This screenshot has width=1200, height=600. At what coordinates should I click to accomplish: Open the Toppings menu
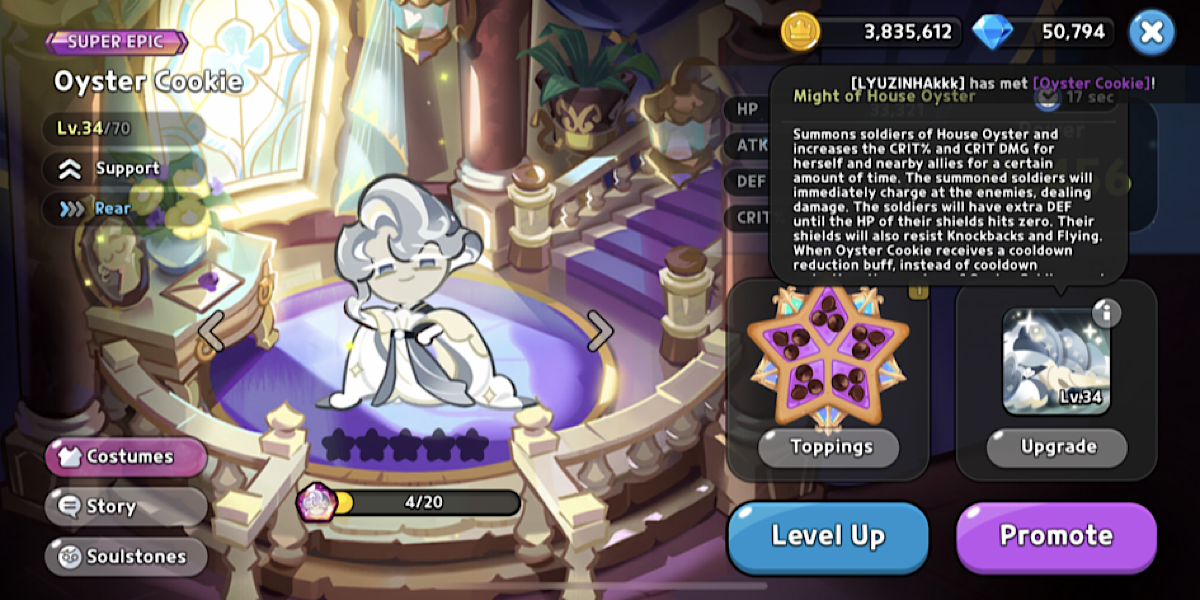(829, 447)
